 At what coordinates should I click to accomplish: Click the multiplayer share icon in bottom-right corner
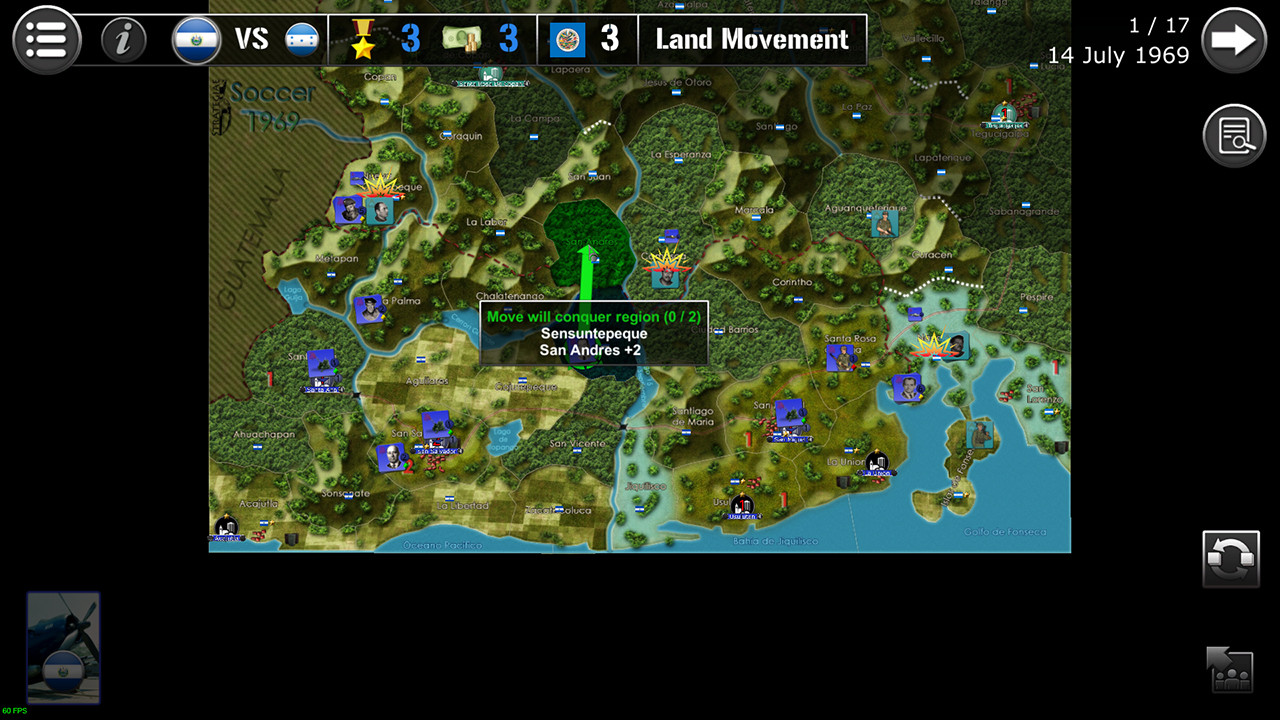pyautogui.click(x=1232, y=671)
